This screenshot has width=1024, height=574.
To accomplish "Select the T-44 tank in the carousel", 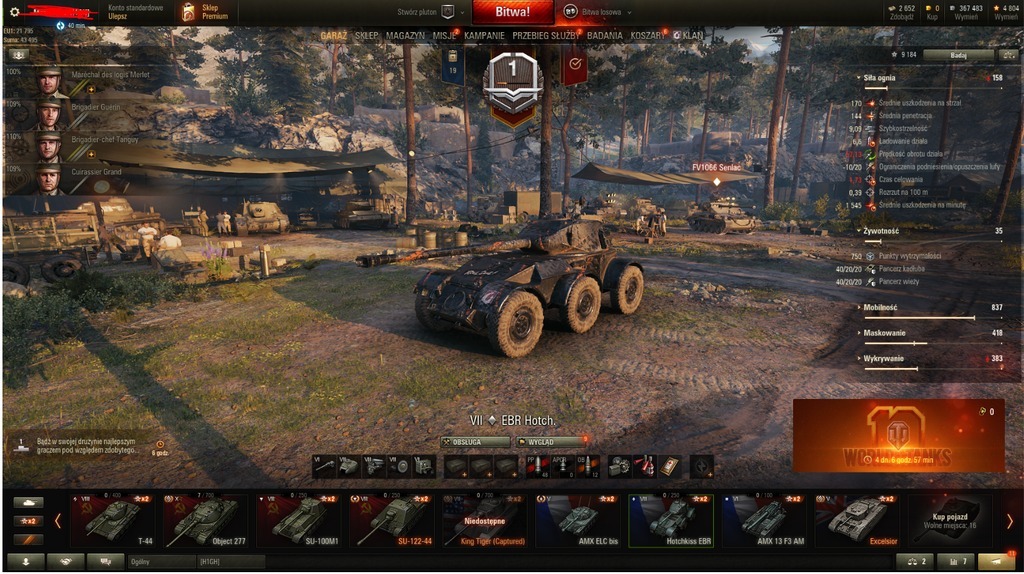I will [x=115, y=520].
